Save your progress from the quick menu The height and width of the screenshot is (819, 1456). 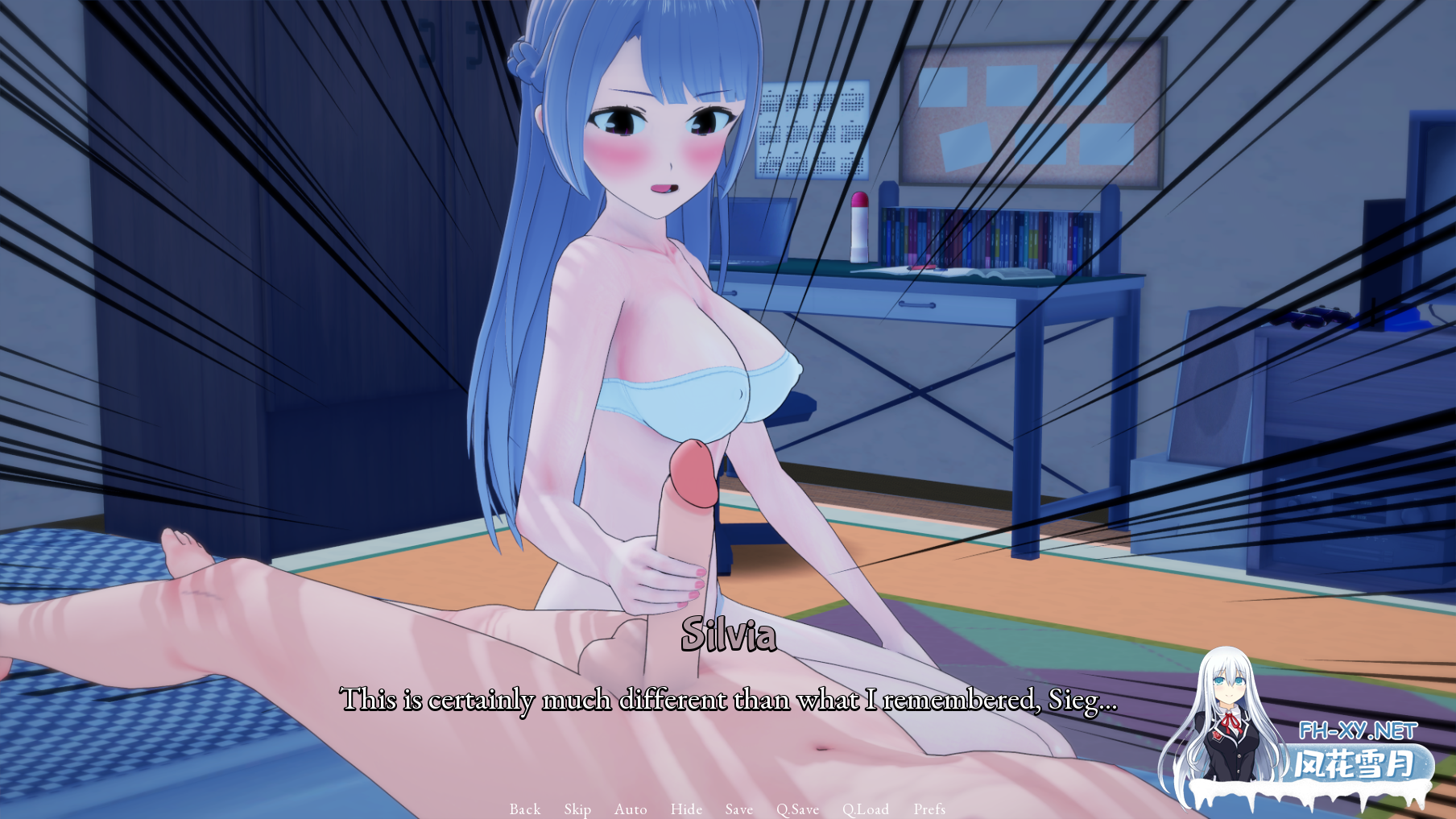[x=738, y=809]
